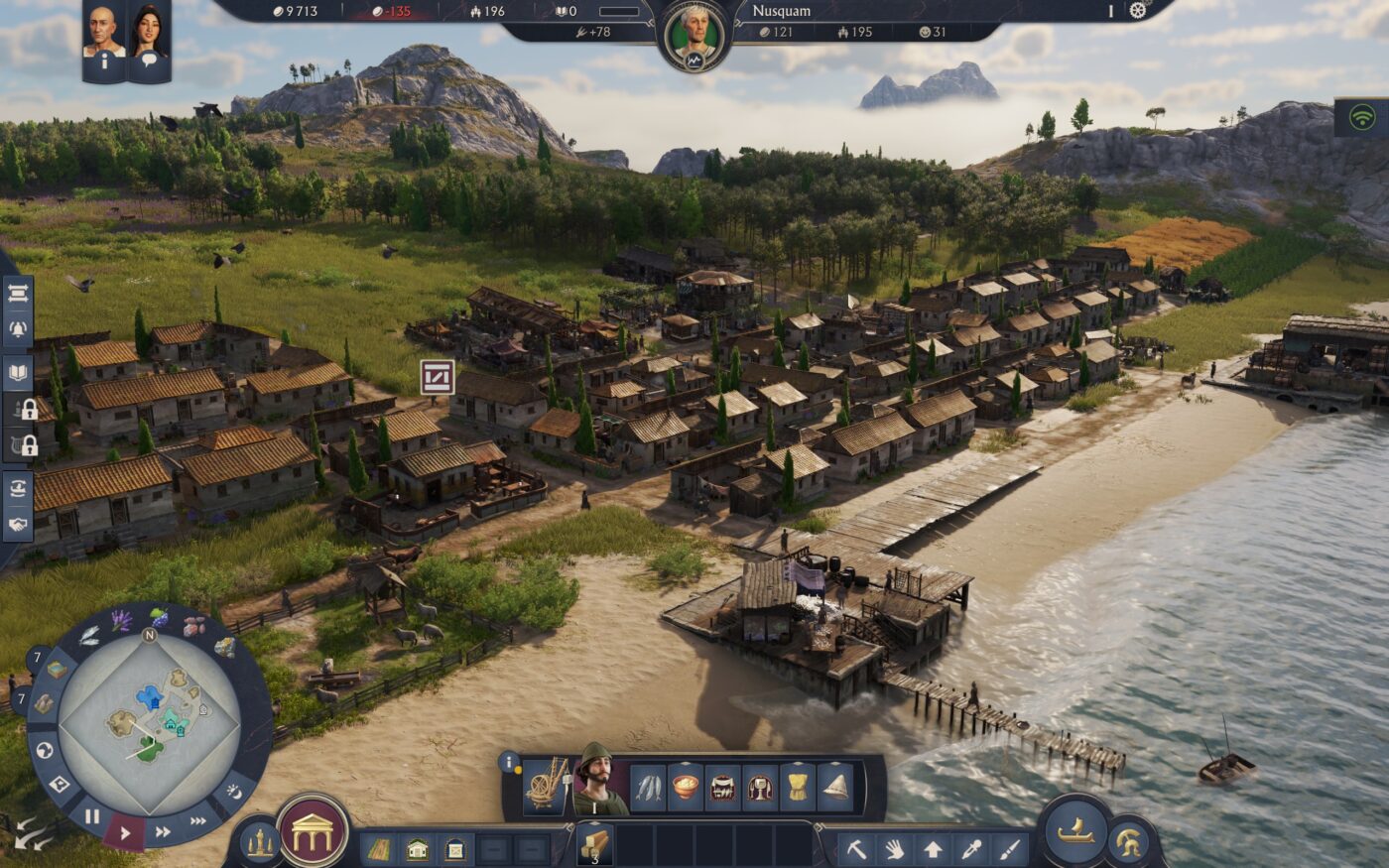Select the fish construction category

tap(648, 788)
